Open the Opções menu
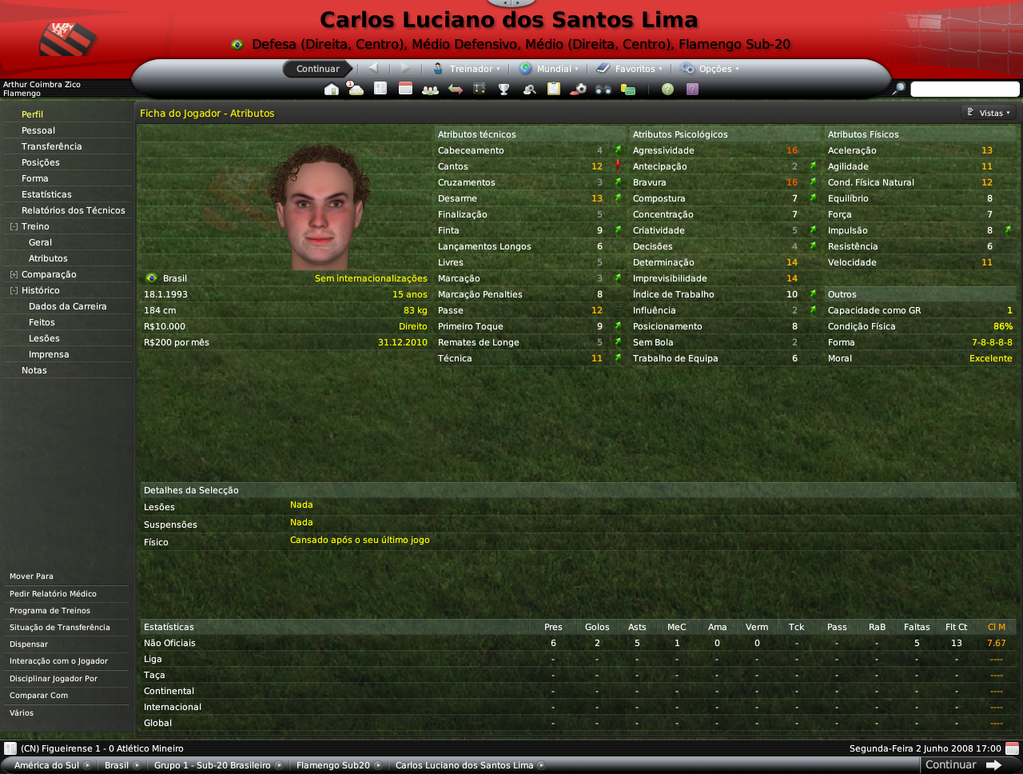This screenshot has width=1023, height=774. (710, 69)
